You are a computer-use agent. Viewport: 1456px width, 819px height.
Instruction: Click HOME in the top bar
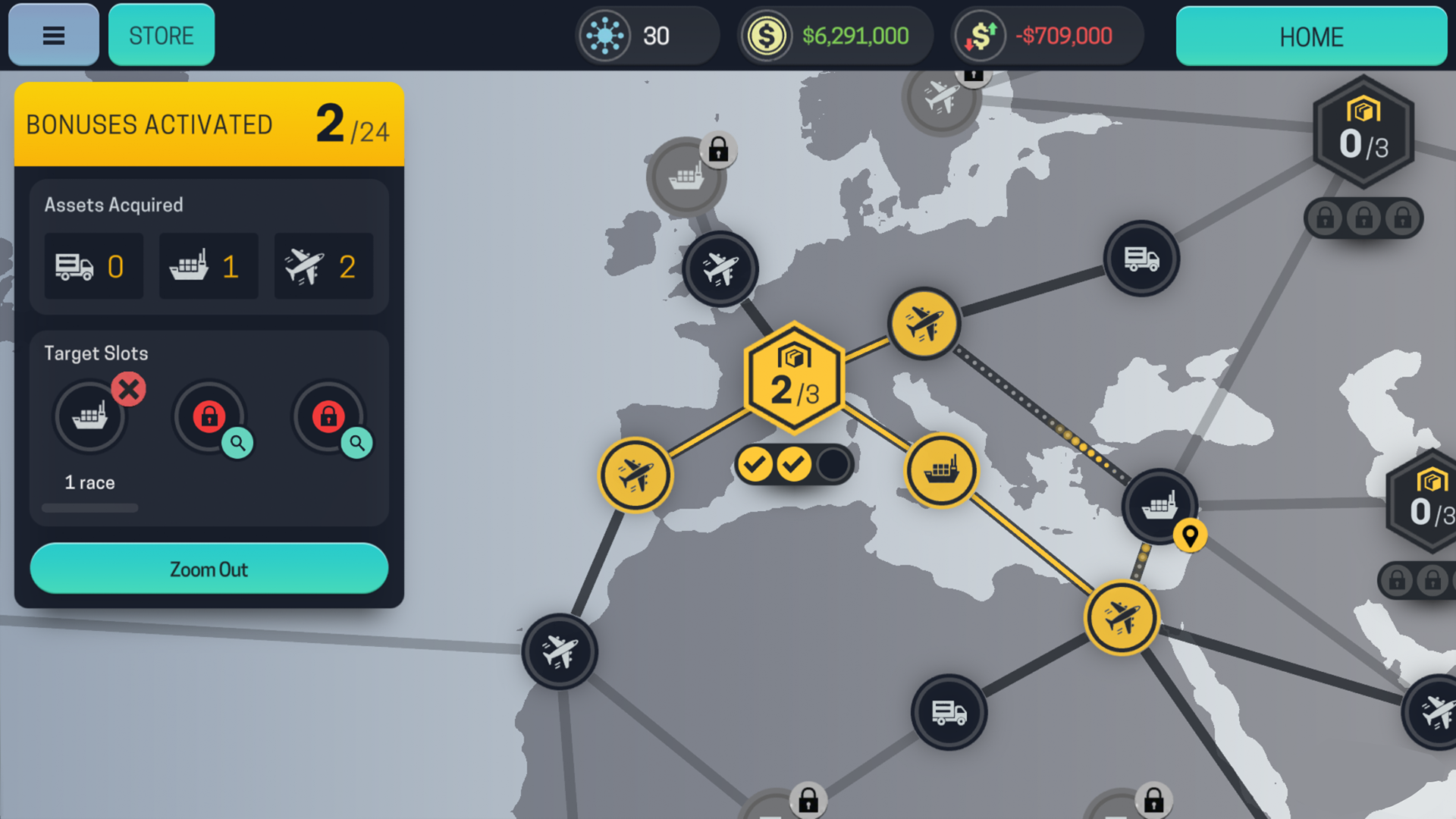point(1311,36)
